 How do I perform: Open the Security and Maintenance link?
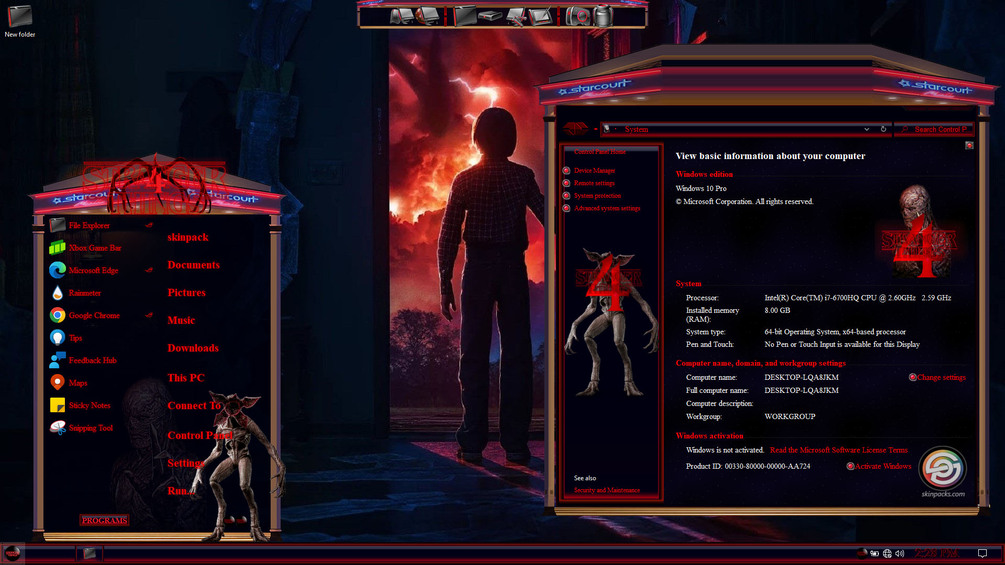click(607, 490)
